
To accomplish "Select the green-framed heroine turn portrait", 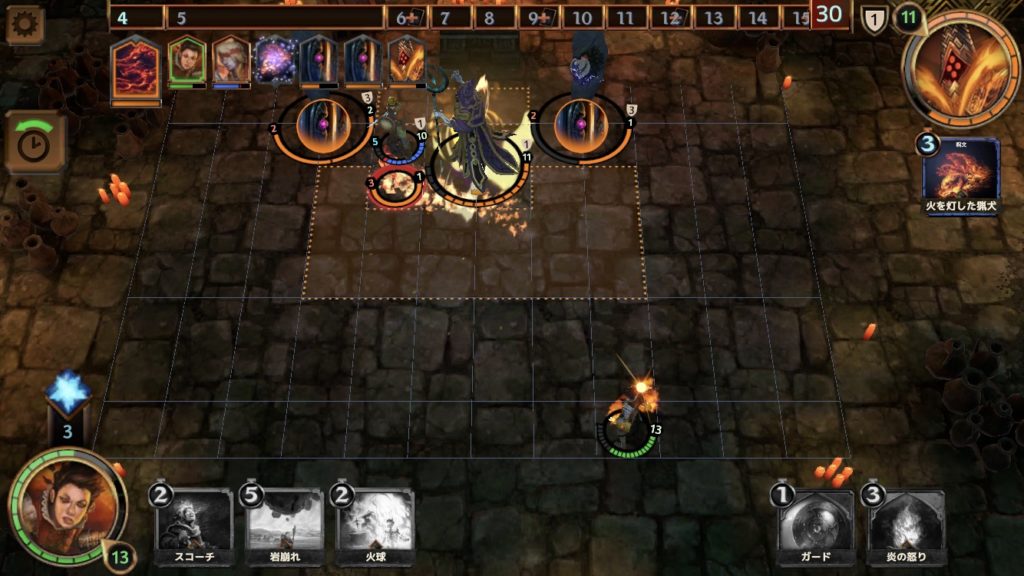I will [186, 61].
